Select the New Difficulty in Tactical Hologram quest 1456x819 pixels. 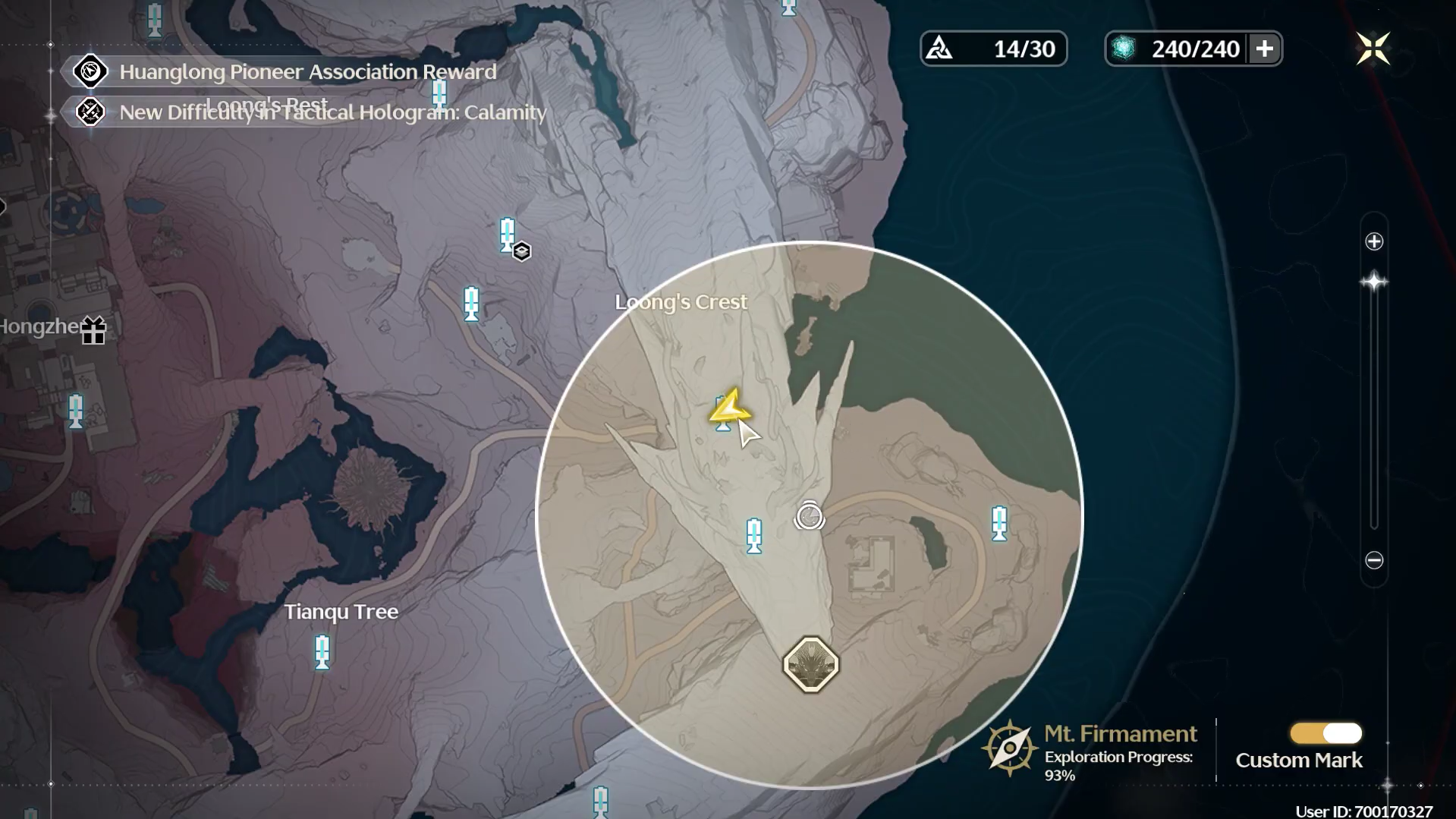(x=332, y=112)
